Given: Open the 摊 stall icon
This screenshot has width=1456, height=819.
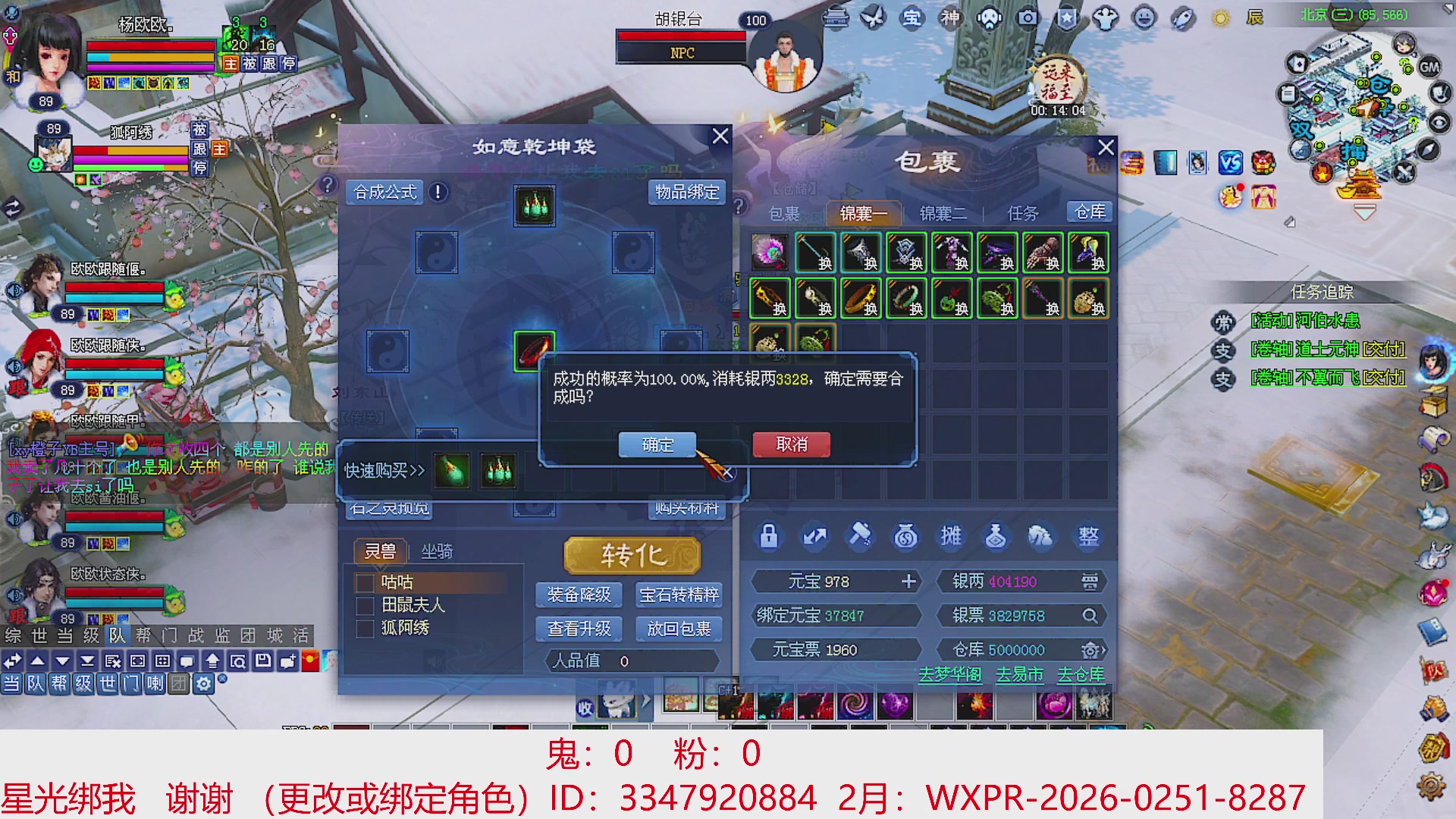Looking at the screenshot, I should pyautogui.click(x=951, y=536).
